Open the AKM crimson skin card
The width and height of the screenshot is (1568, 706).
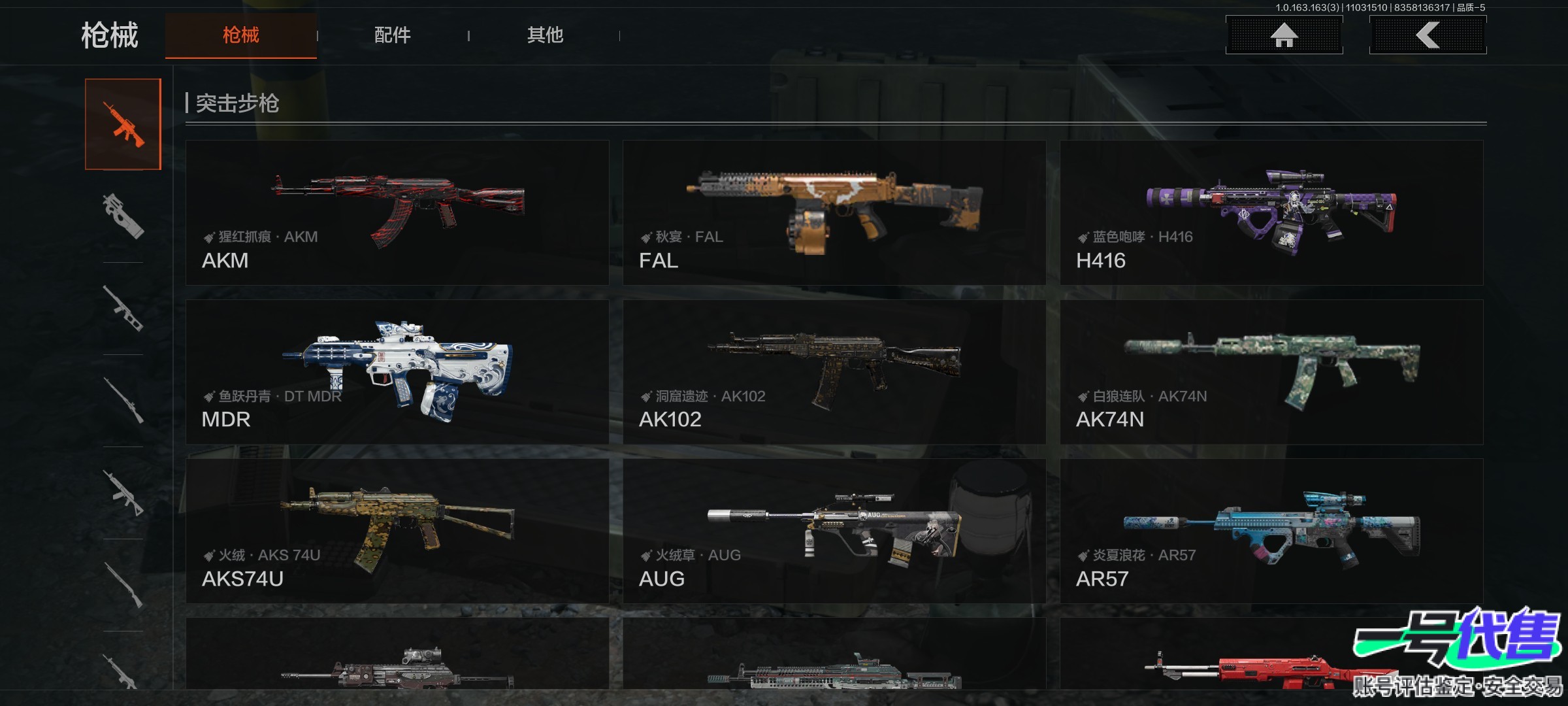click(397, 212)
